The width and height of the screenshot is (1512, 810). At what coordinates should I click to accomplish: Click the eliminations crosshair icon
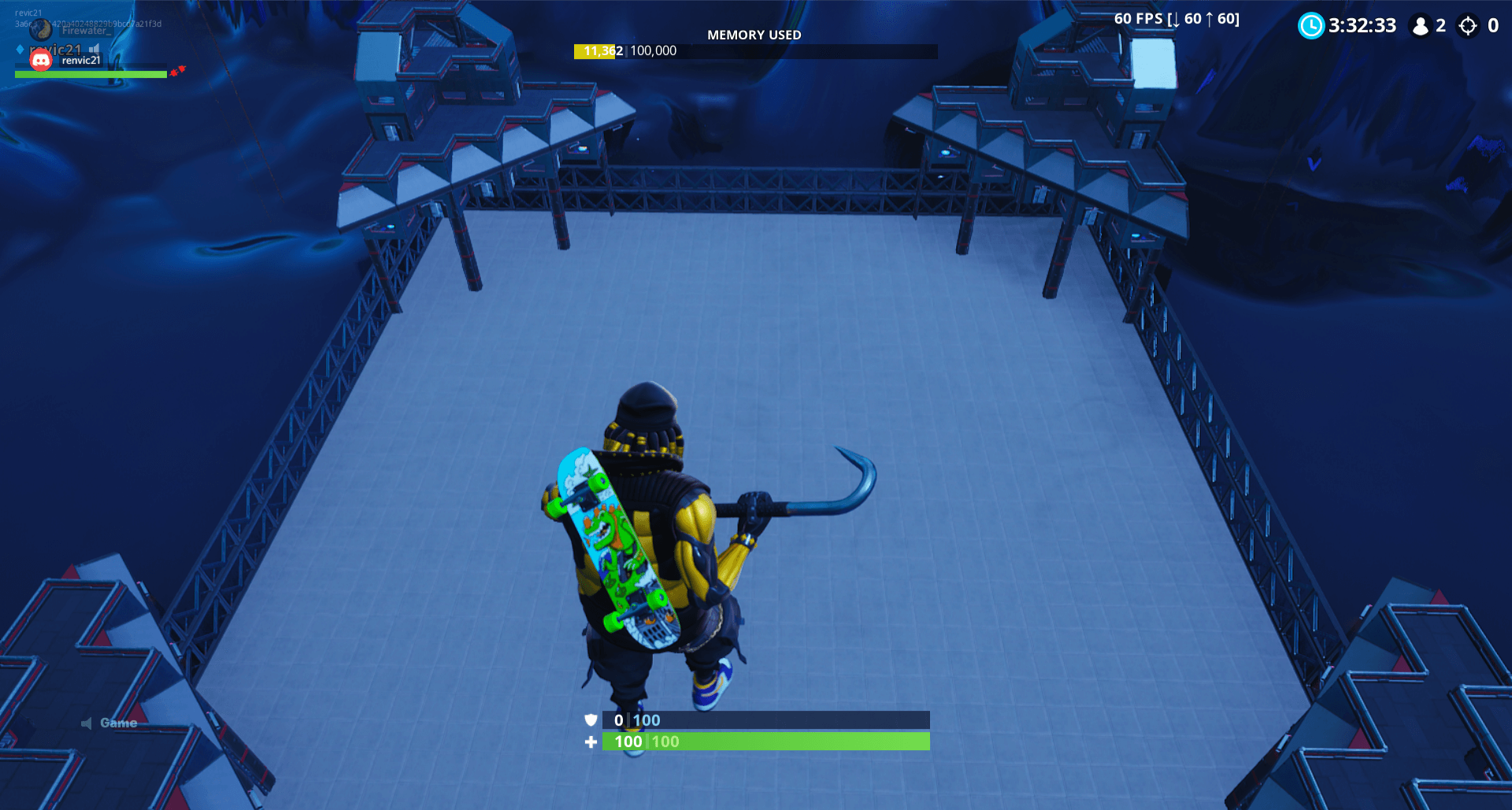pos(1468,26)
